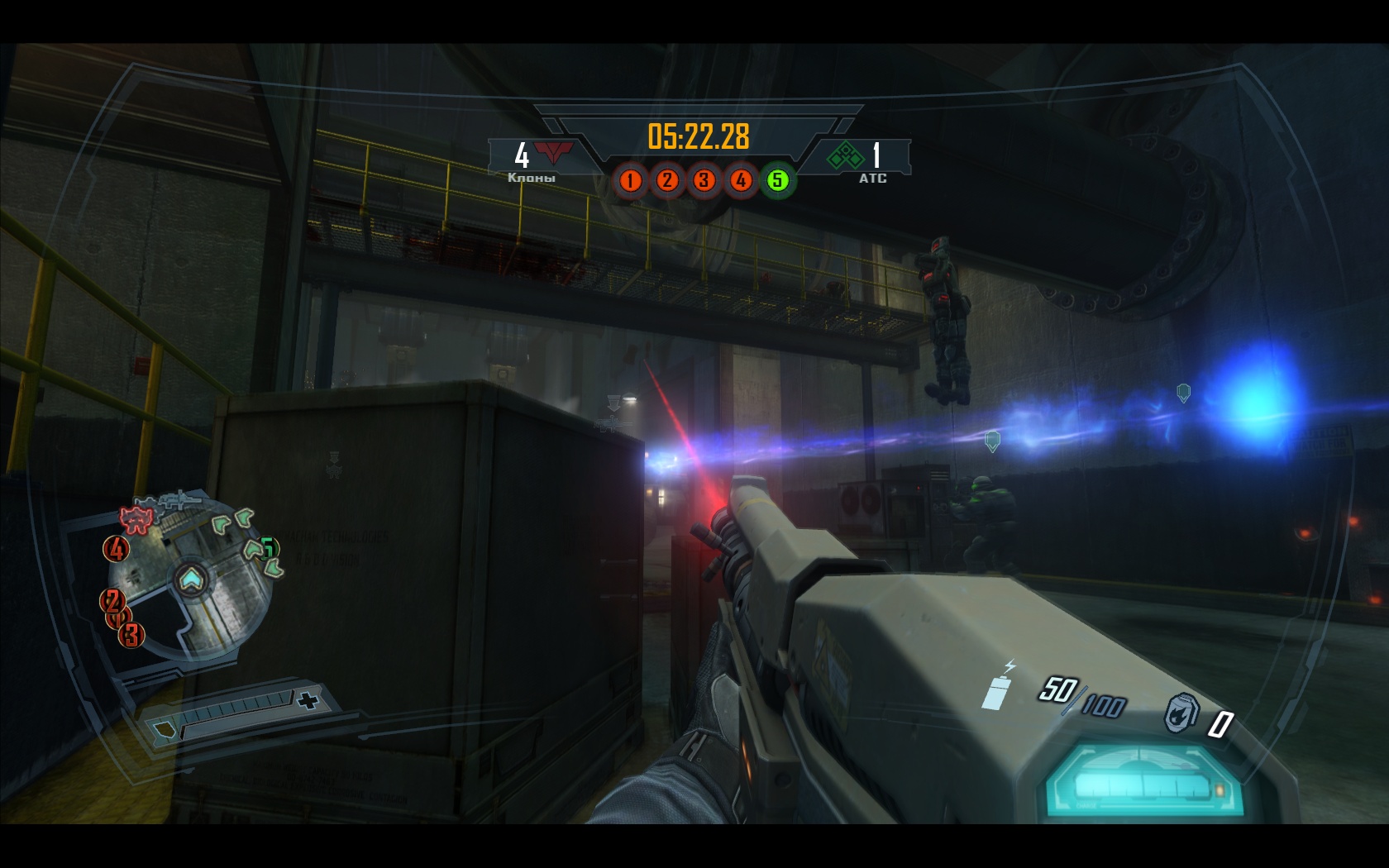Select capture point 3 in the top bar
1389x868 pixels.
tap(704, 180)
